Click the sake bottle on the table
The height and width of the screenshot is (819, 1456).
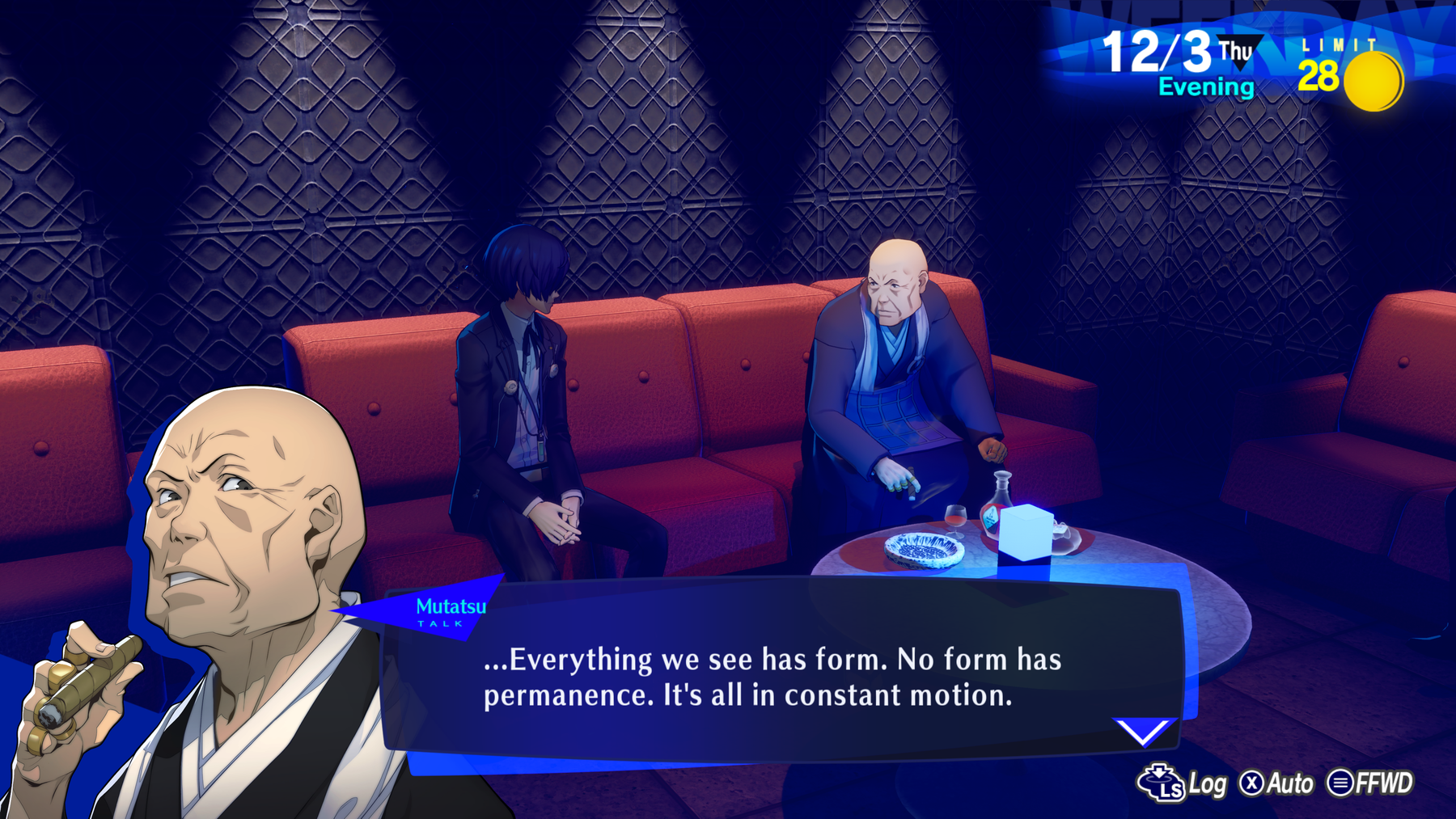995,501
